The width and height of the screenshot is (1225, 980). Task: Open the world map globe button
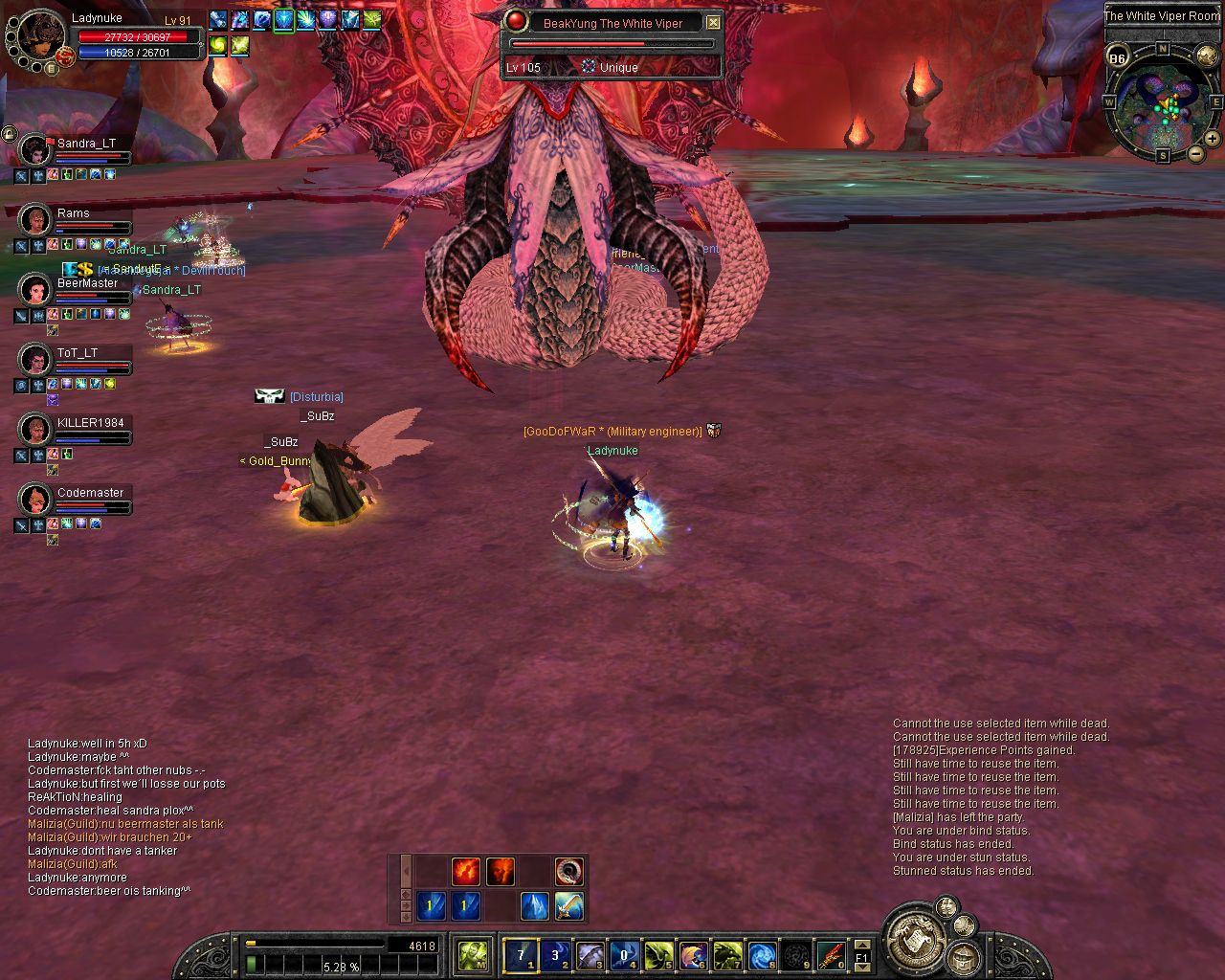point(1207,56)
